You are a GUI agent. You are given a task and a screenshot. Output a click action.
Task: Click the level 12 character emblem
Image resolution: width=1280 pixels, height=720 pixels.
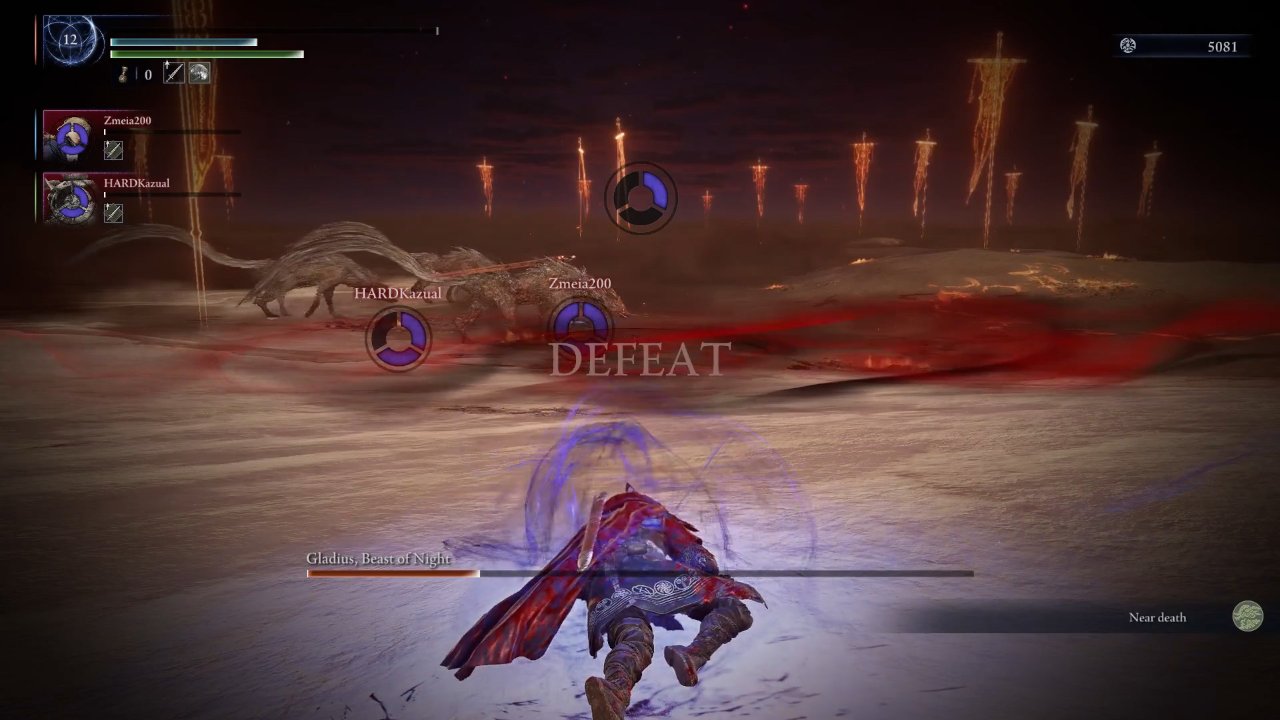pyautogui.click(x=70, y=41)
